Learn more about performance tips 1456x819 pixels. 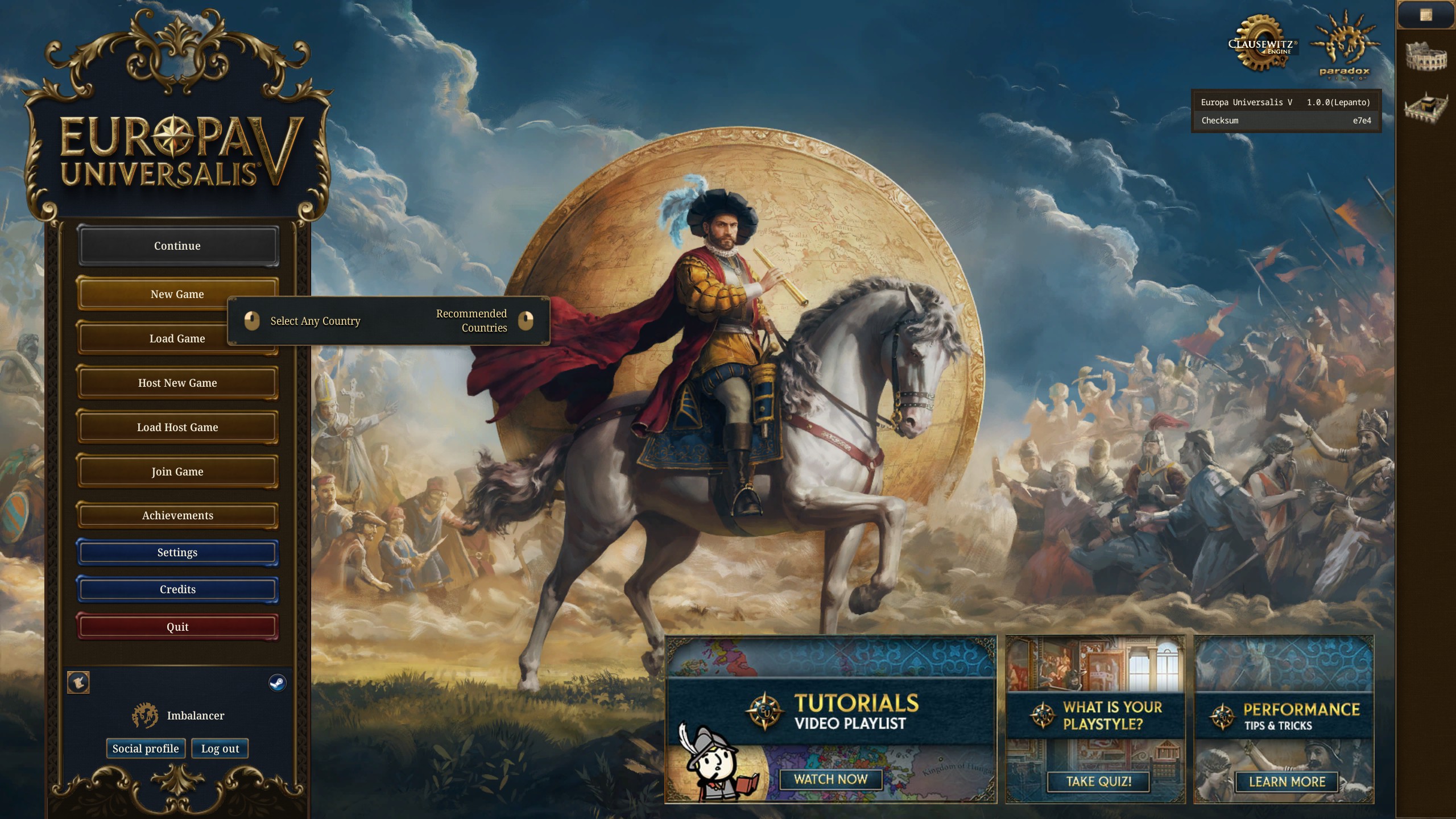1287,781
